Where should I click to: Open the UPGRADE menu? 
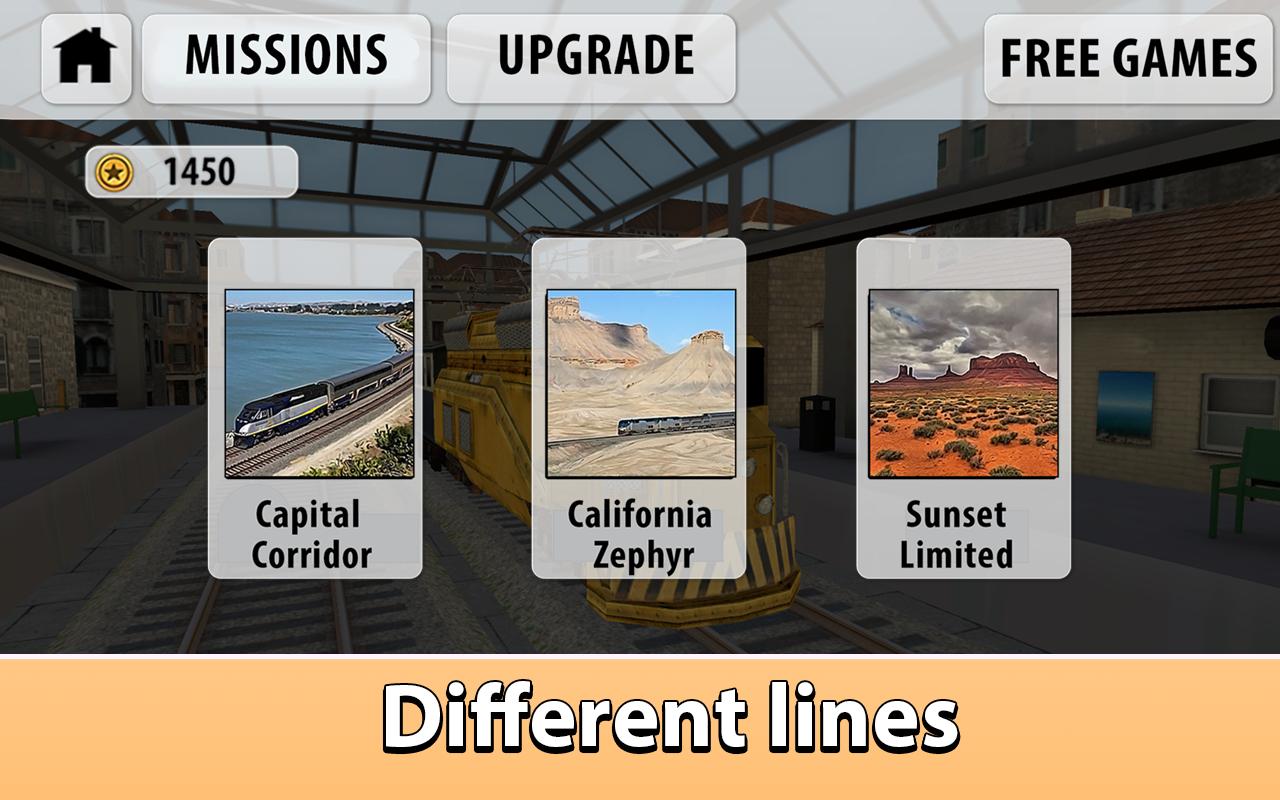click(597, 55)
